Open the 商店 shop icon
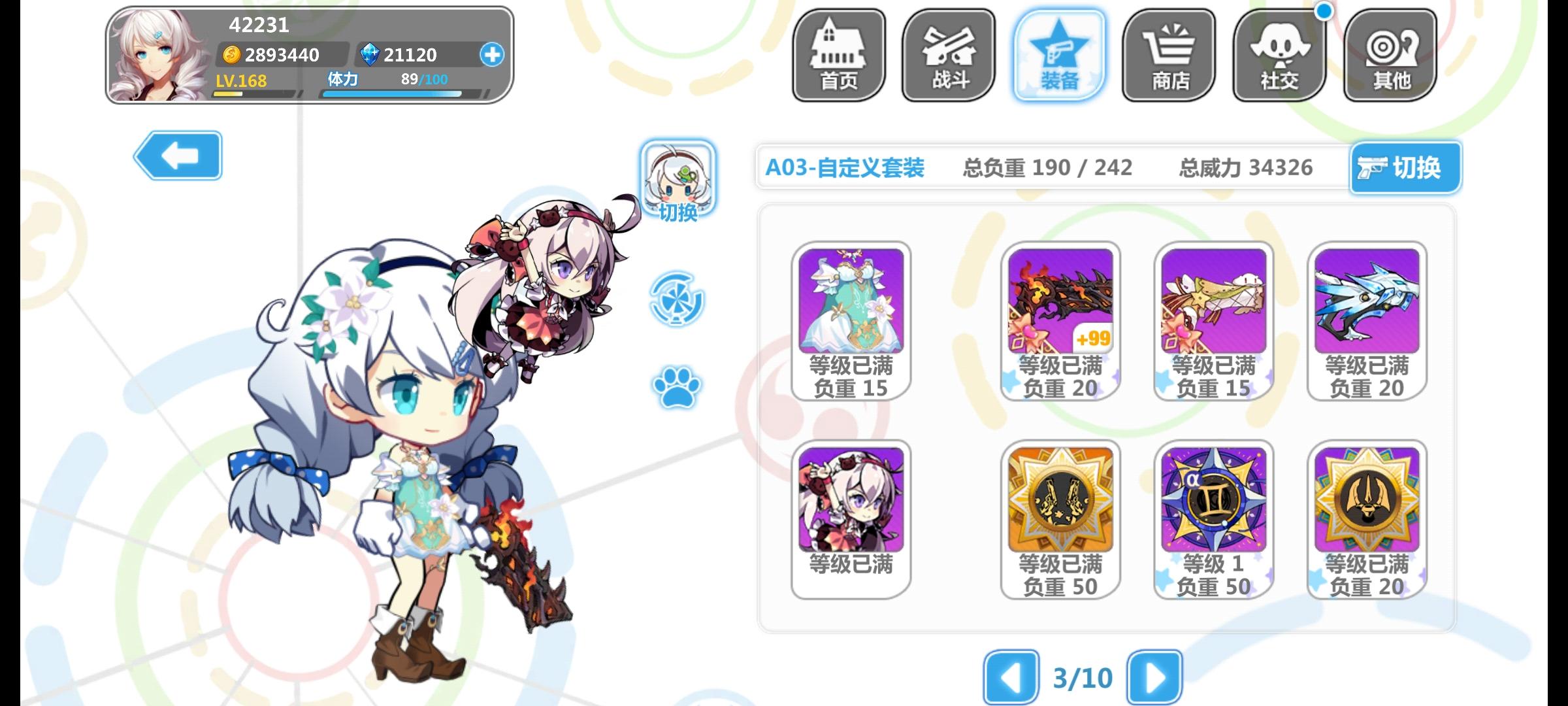Screen dimensions: 1568x706 pos(1169,56)
